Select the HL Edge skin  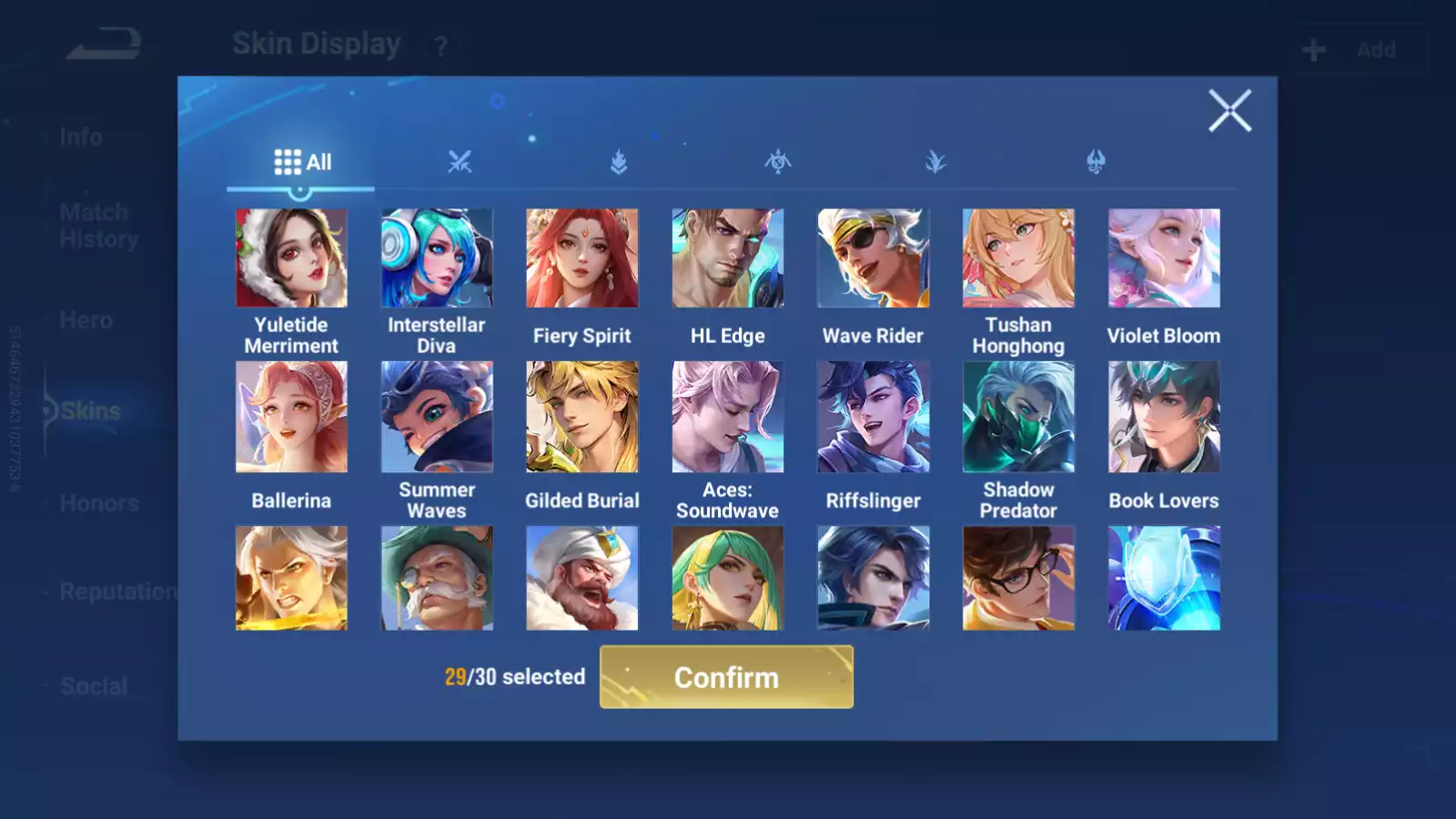(727, 258)
